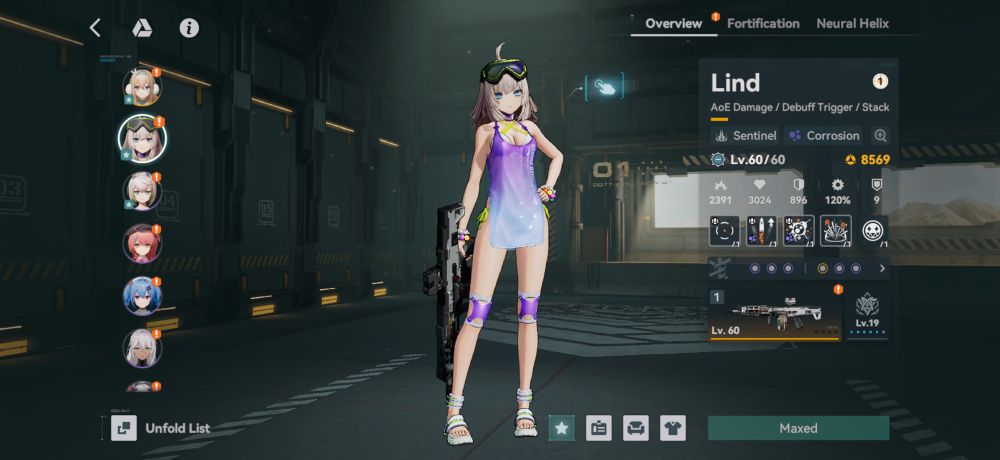1000x460 pixels.
Task: Open the Neural Helix tab
Action: pos(852,23)
